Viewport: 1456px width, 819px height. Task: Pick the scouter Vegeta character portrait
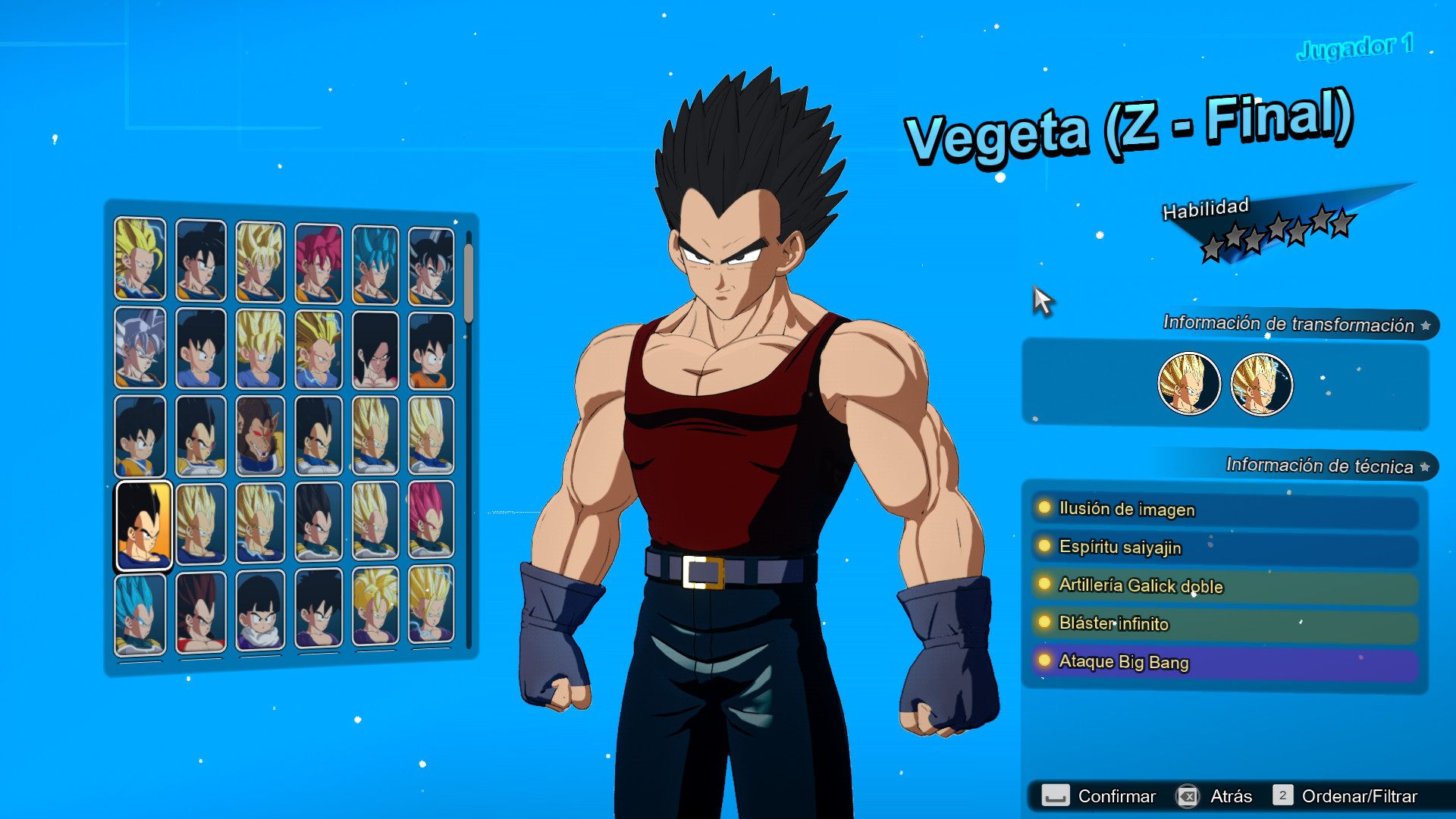point(200,436)
